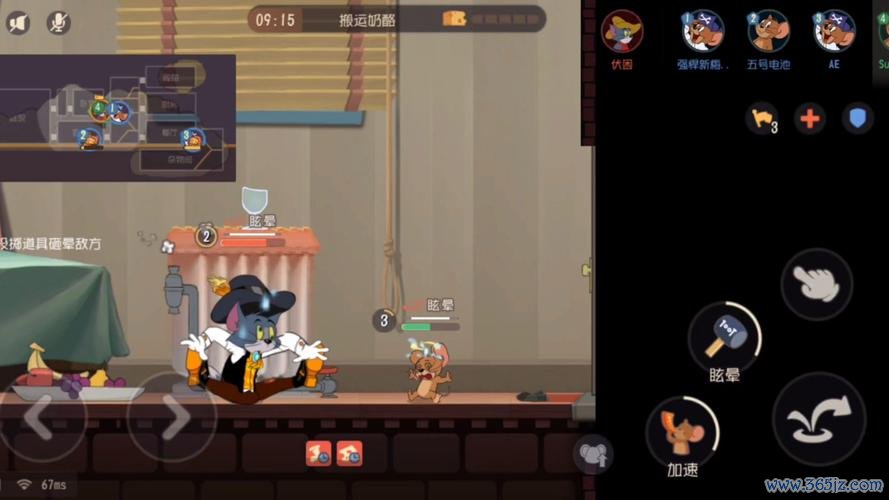
Task: Toggle the speaker sound icon
Action: click(18, 22)
